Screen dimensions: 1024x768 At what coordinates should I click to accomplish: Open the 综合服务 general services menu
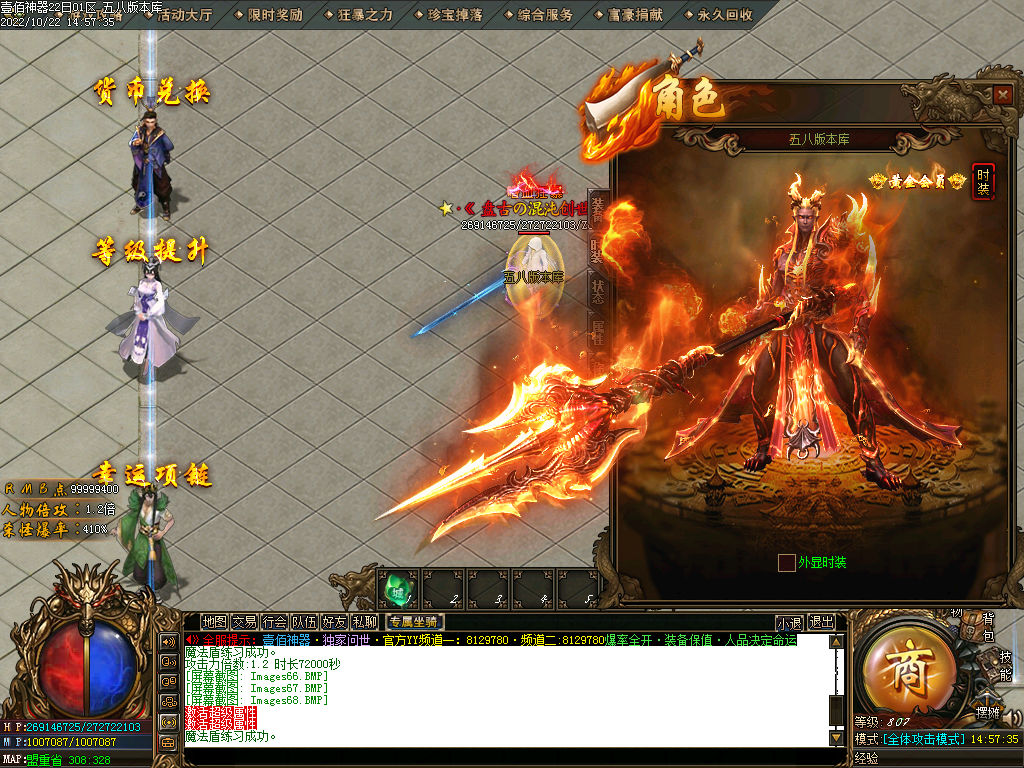[546, 15]
